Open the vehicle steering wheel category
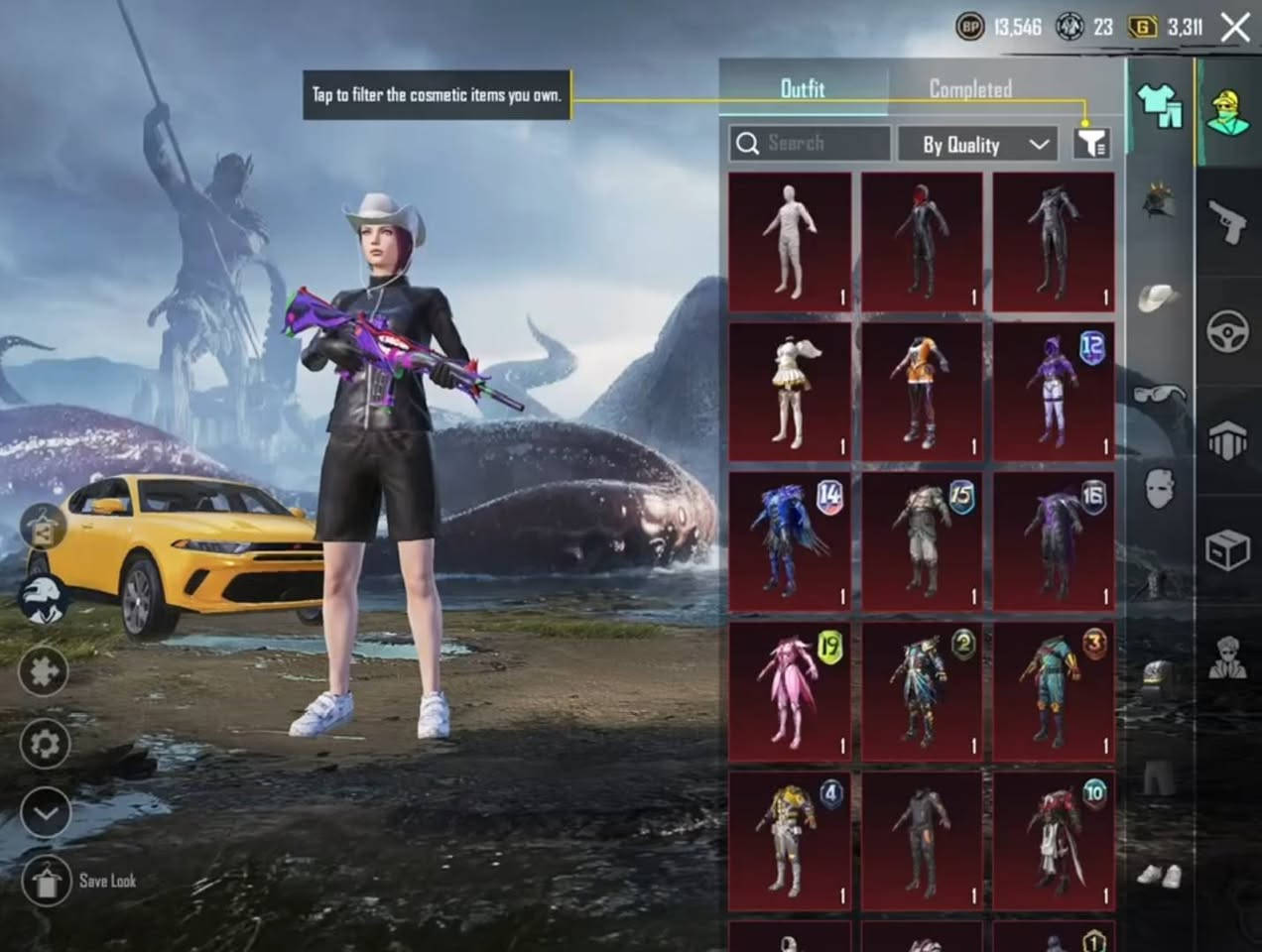 point(1227,331)
